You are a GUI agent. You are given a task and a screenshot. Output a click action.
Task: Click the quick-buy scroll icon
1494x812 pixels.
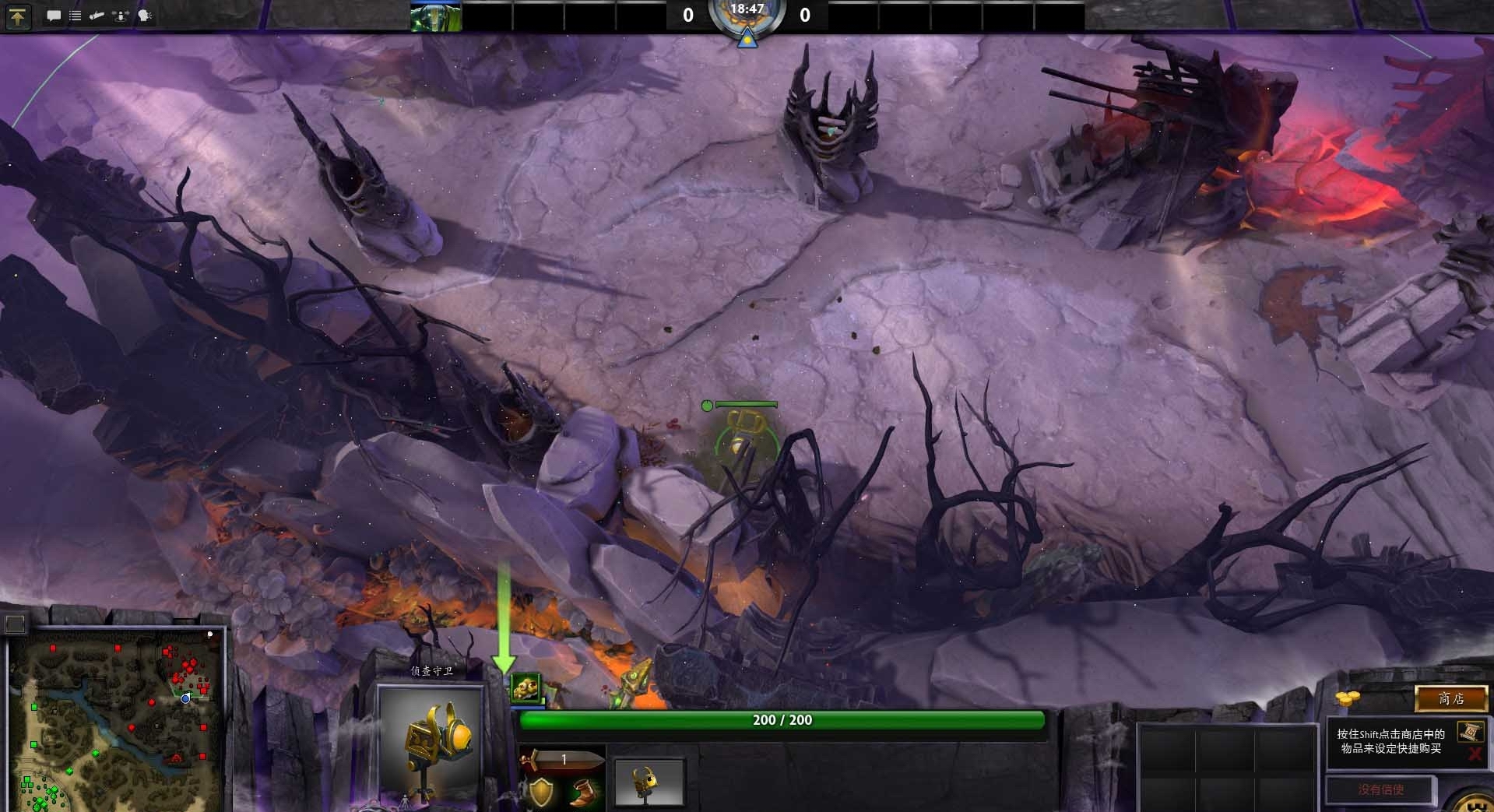click(1470, 731)
